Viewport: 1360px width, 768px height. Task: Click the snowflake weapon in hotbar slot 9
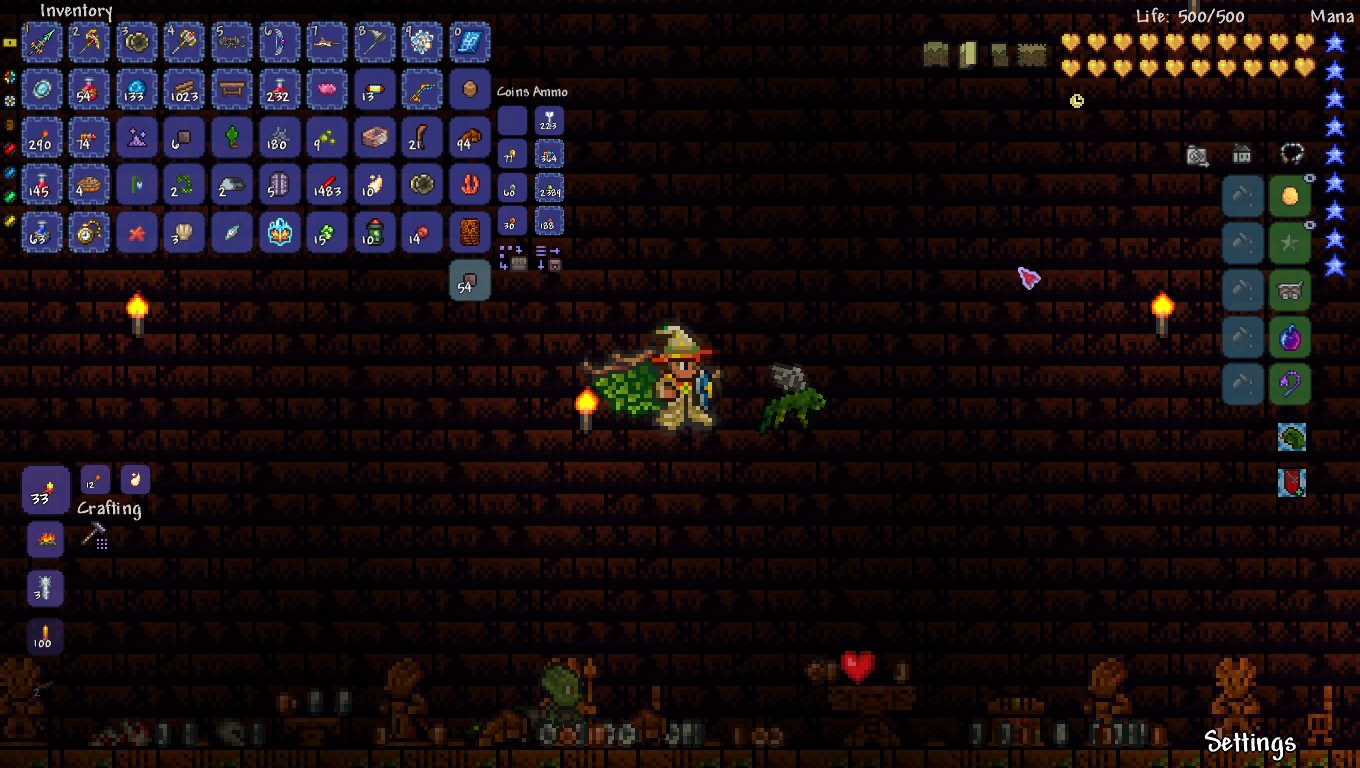pyautogui.click(x=422, y=42)
